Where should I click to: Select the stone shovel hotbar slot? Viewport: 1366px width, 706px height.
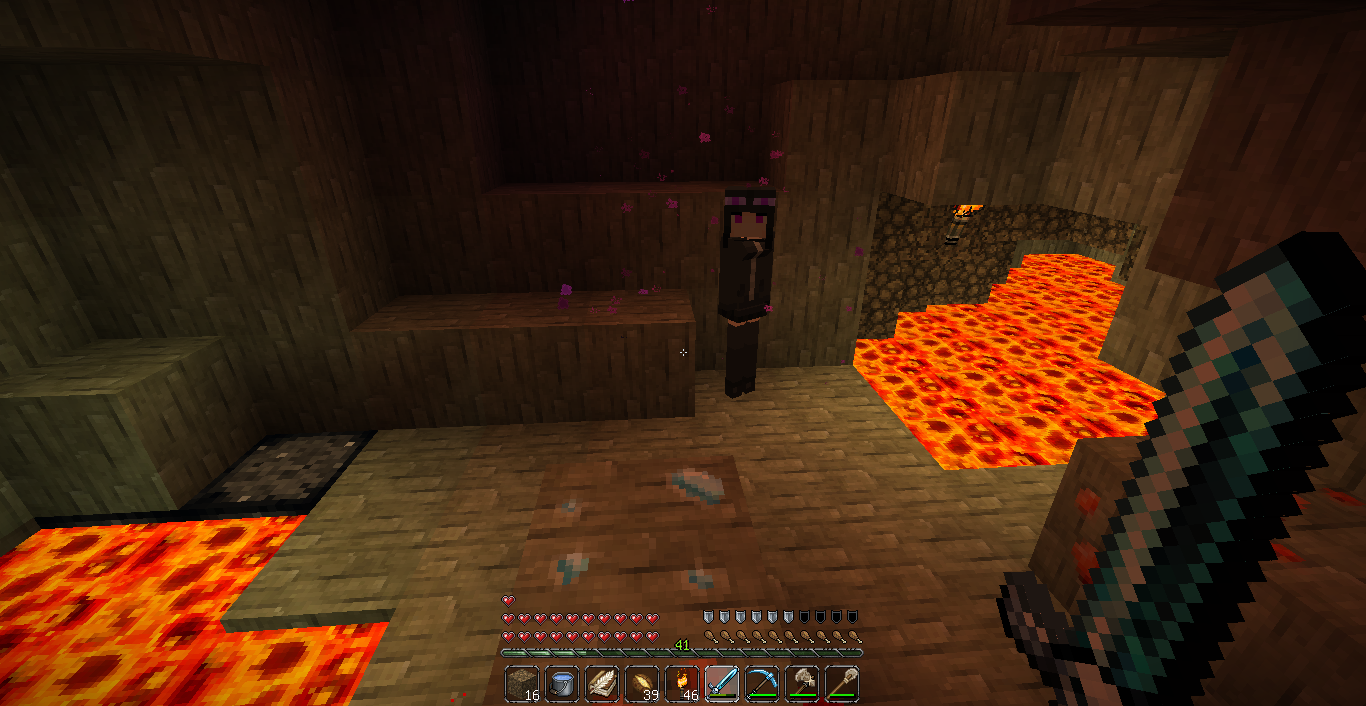[842, 684]
